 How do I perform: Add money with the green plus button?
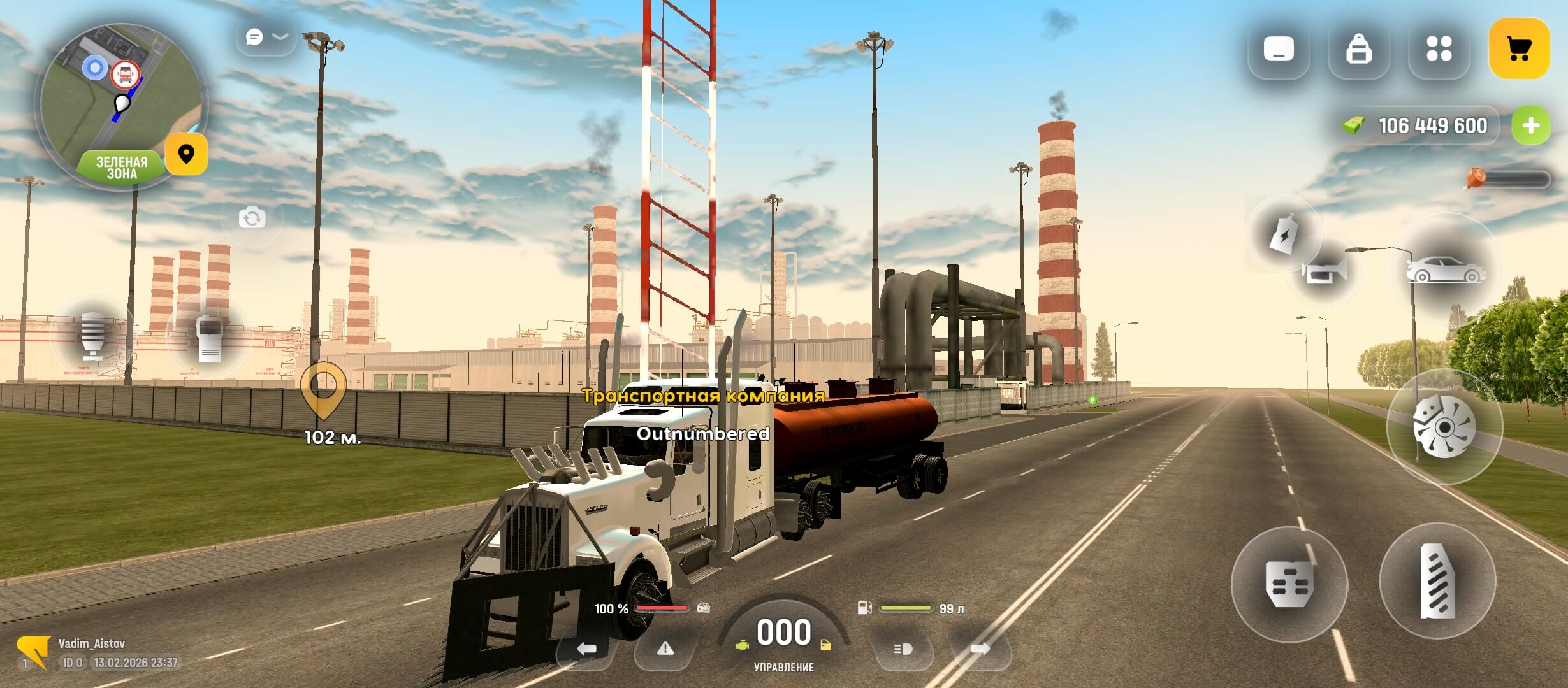[1531, 125]
